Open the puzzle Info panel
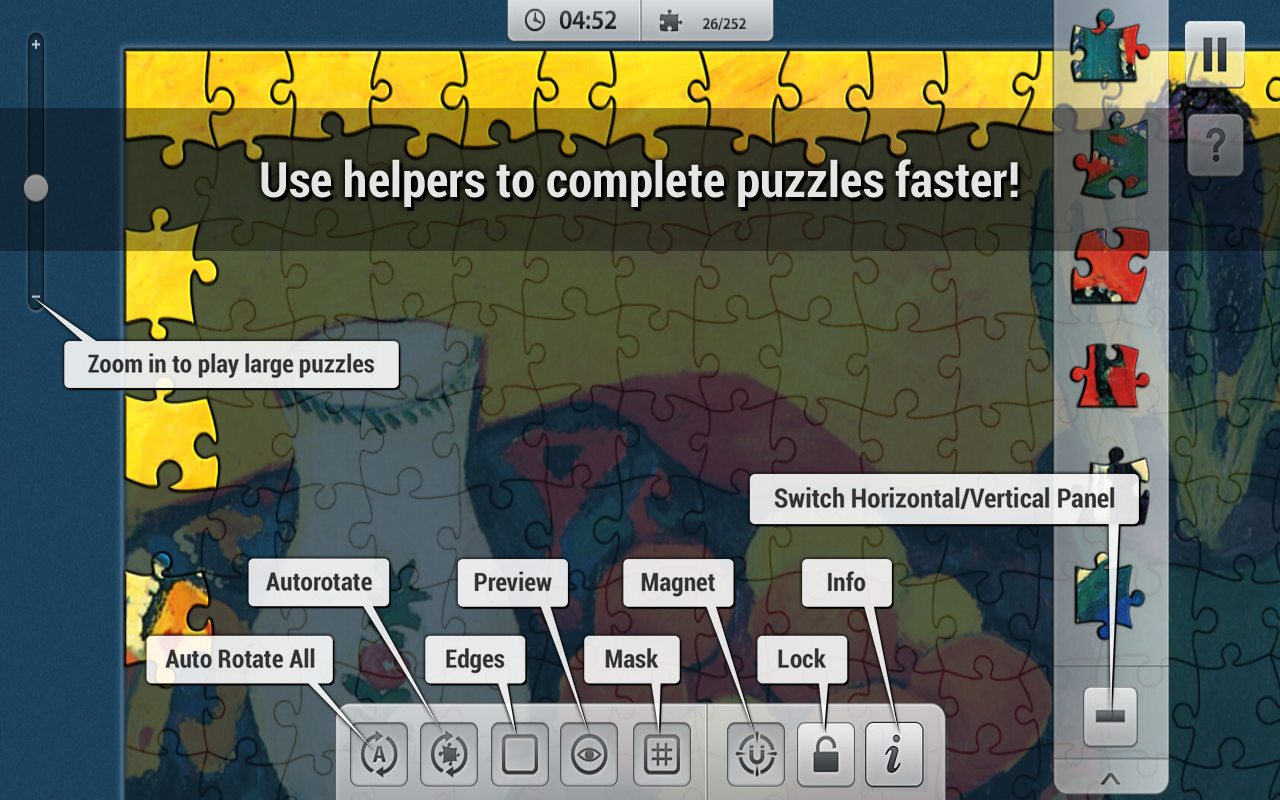1280x800 pixels. pyautogui.click(x=893, y=755)
